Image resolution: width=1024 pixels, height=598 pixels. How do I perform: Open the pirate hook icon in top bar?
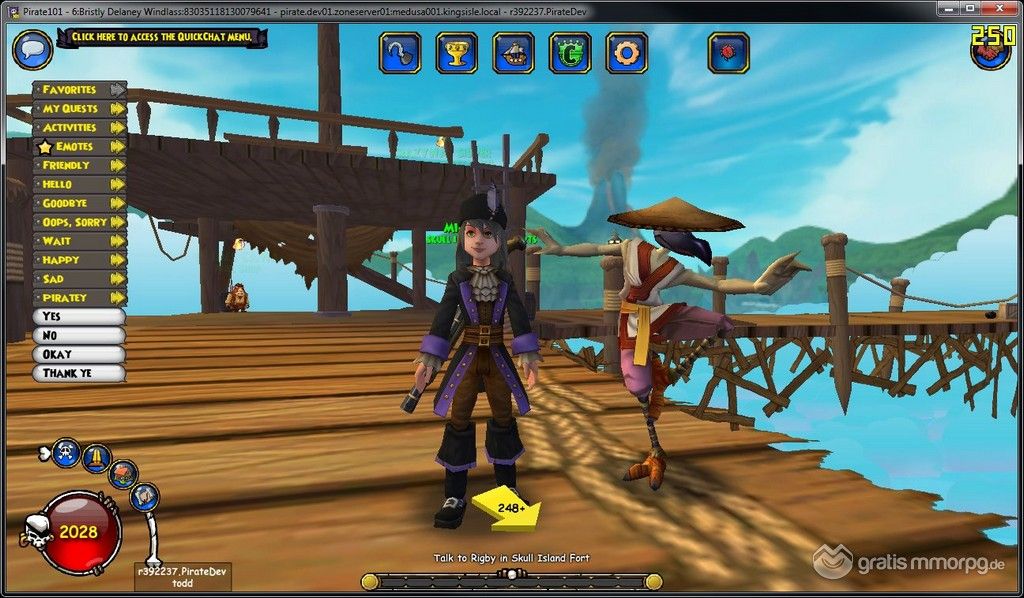pyautogui.click(x=399, y=53)
